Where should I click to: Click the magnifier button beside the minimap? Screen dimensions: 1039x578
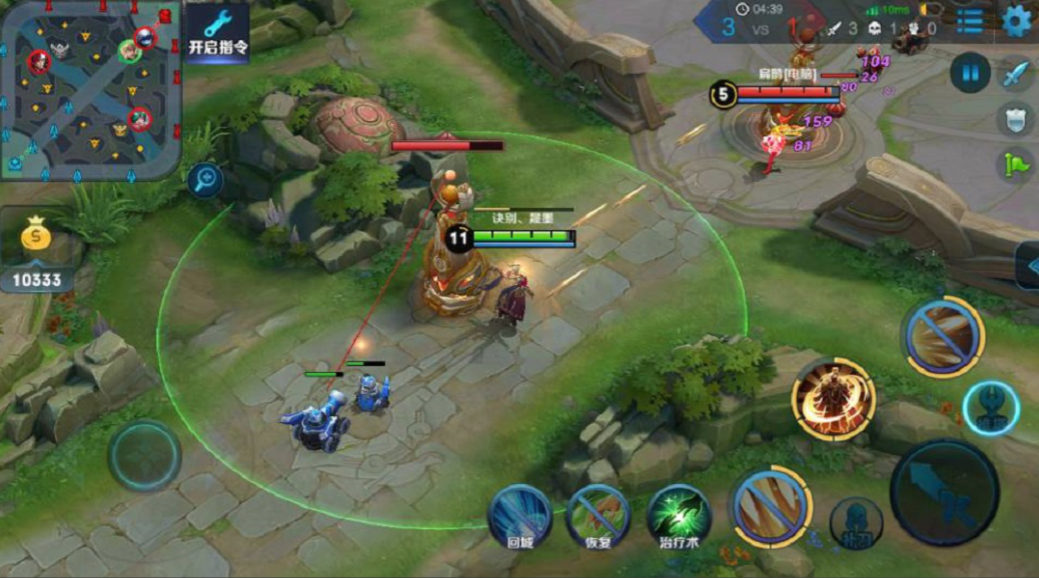(205, 180)
